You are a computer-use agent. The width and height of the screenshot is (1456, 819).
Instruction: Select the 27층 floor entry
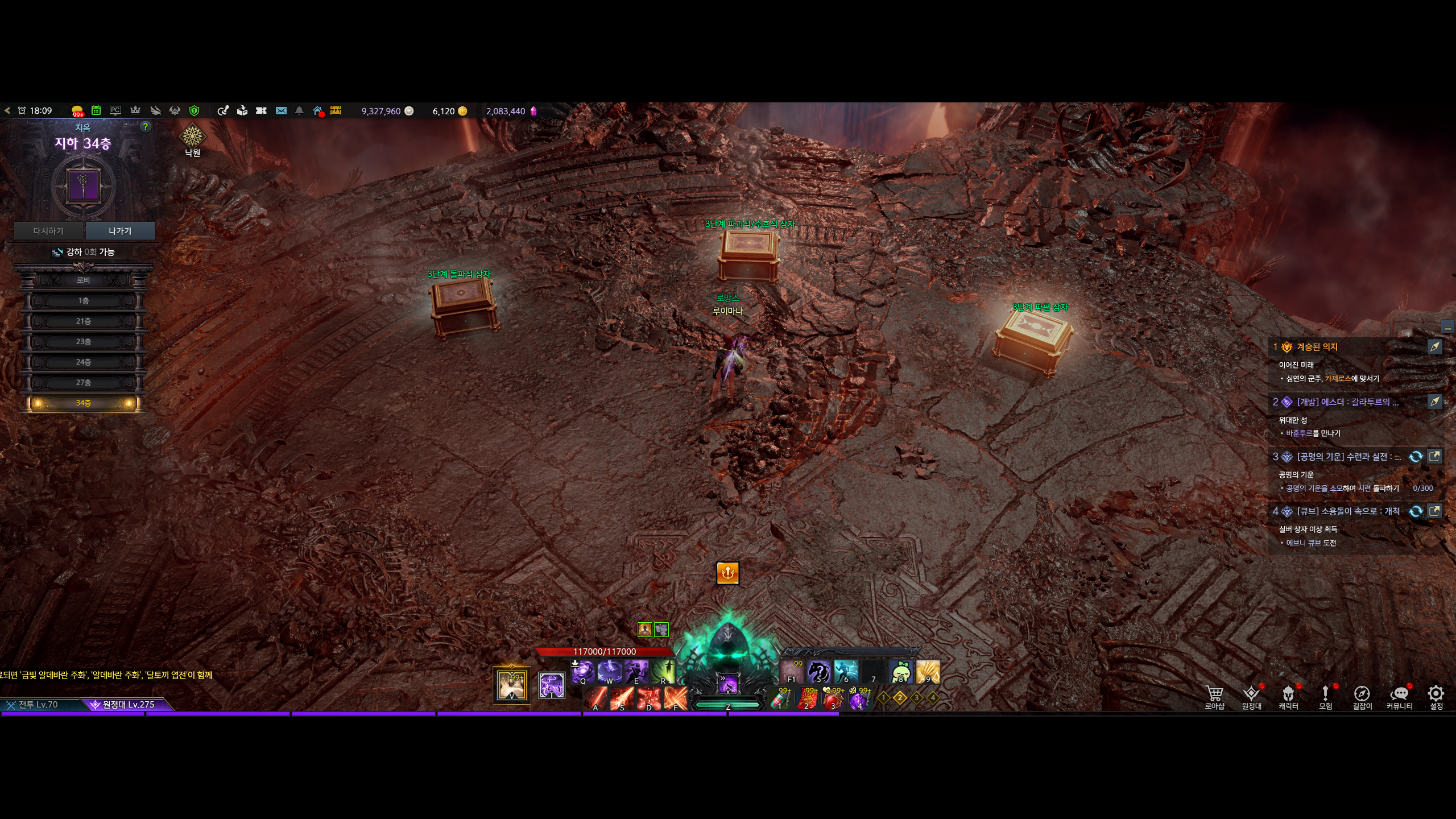[83, 383]
